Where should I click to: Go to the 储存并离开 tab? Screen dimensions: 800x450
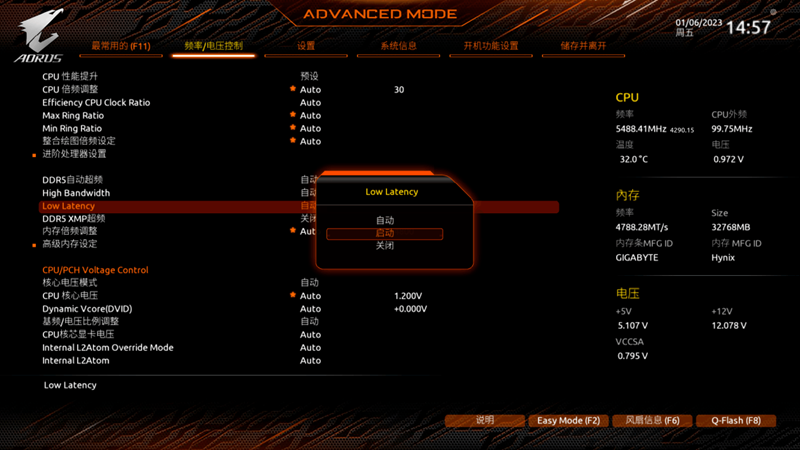[583, 46]
